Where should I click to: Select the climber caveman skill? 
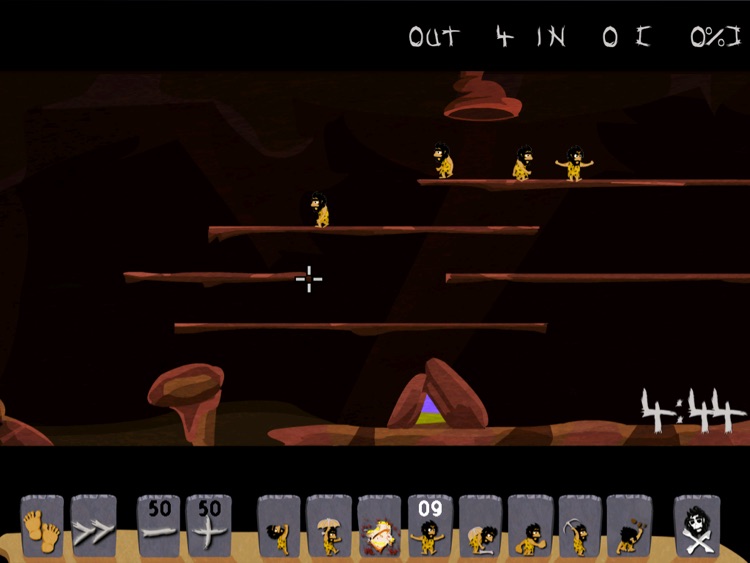tap(279, 525)
